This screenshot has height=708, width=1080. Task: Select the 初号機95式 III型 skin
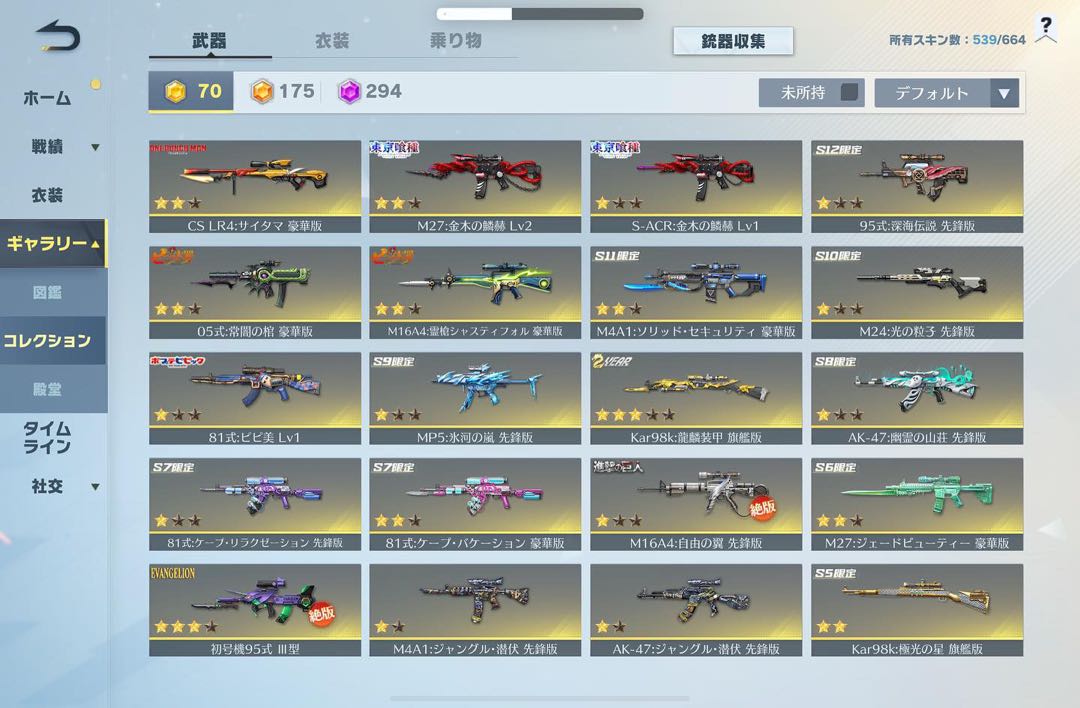(x=254, y=610)
